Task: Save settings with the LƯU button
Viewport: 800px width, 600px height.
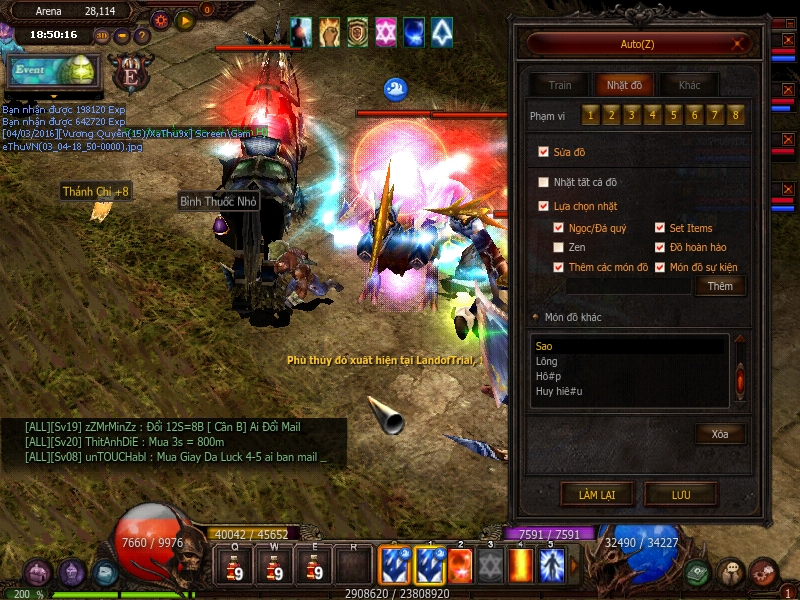Action: click(681, 494)
